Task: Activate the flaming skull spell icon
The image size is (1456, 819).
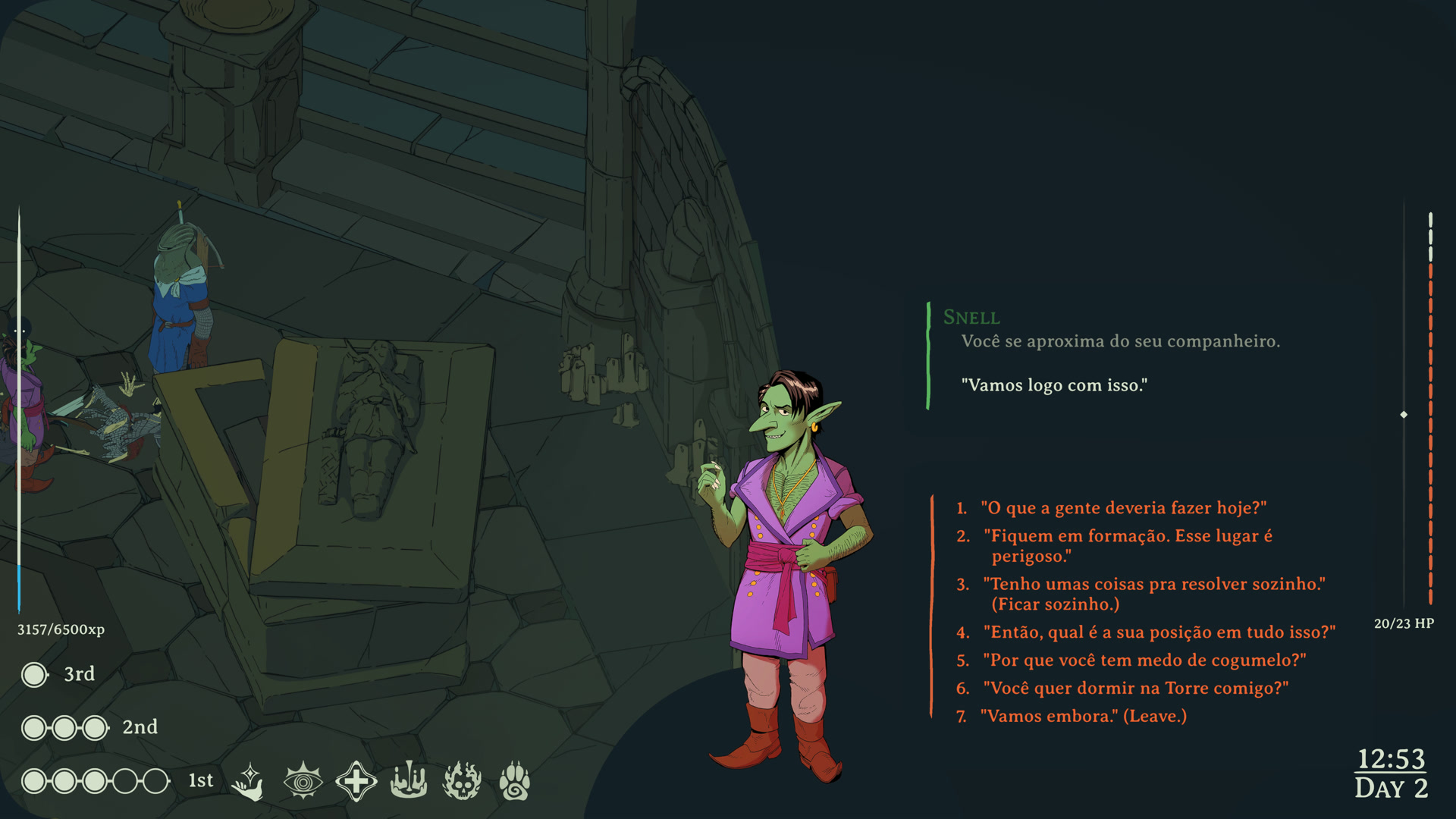Action: click(462, 781)
